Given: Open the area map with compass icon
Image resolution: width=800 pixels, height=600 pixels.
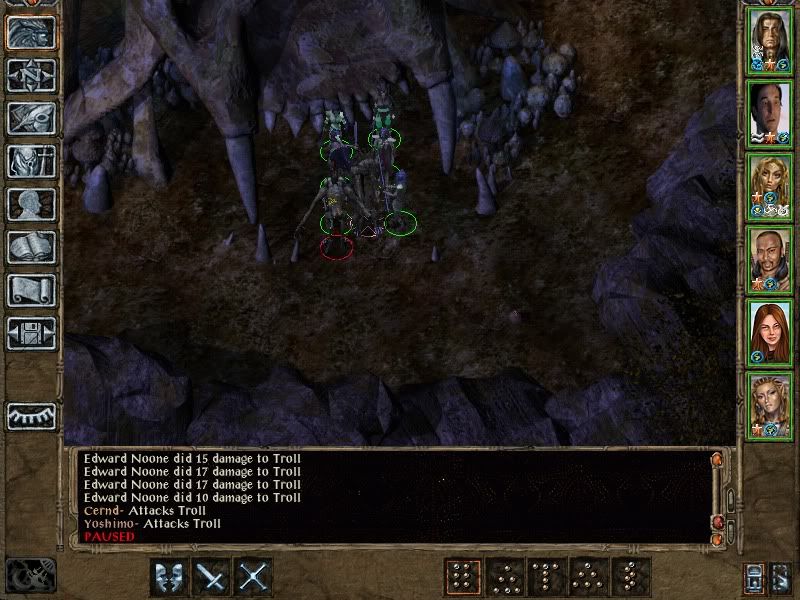Looking at the screenshot, I should (31, 75).
